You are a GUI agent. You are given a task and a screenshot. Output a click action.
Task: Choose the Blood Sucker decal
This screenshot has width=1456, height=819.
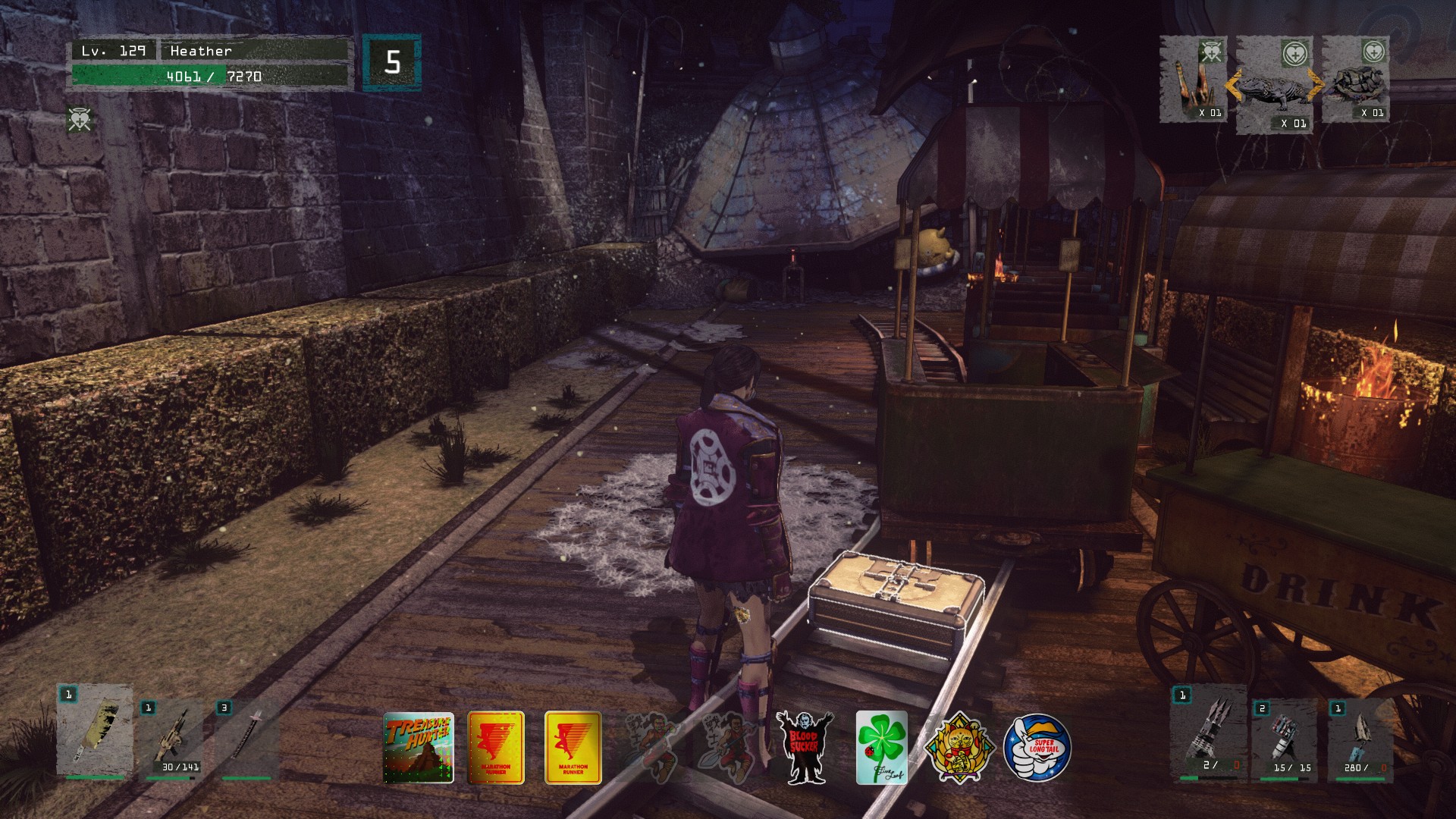805,747
